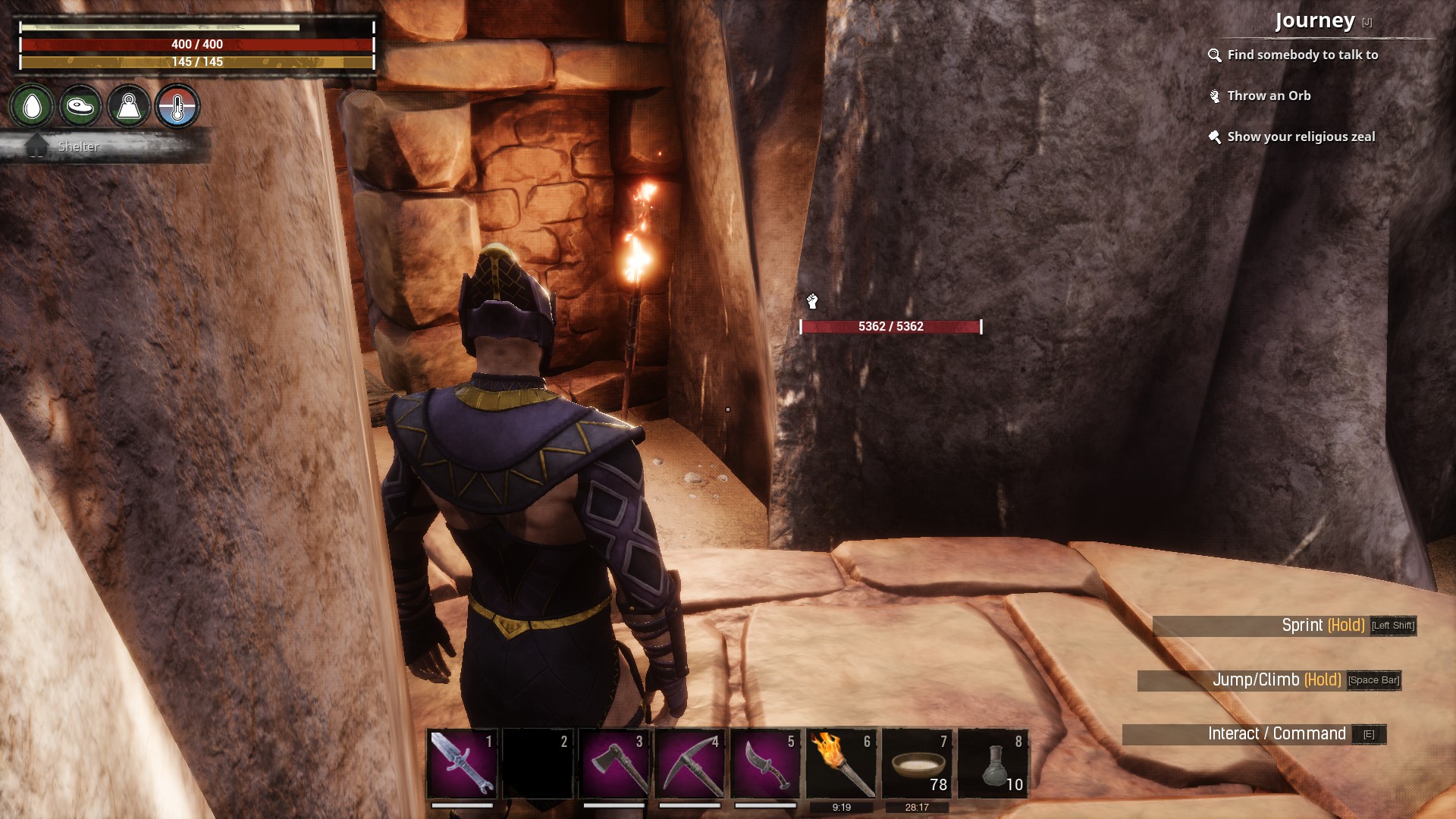Select the "Find somebody to talk to" objective
The width and height of the screenshot is (1456, 819).
[1302, 55]
